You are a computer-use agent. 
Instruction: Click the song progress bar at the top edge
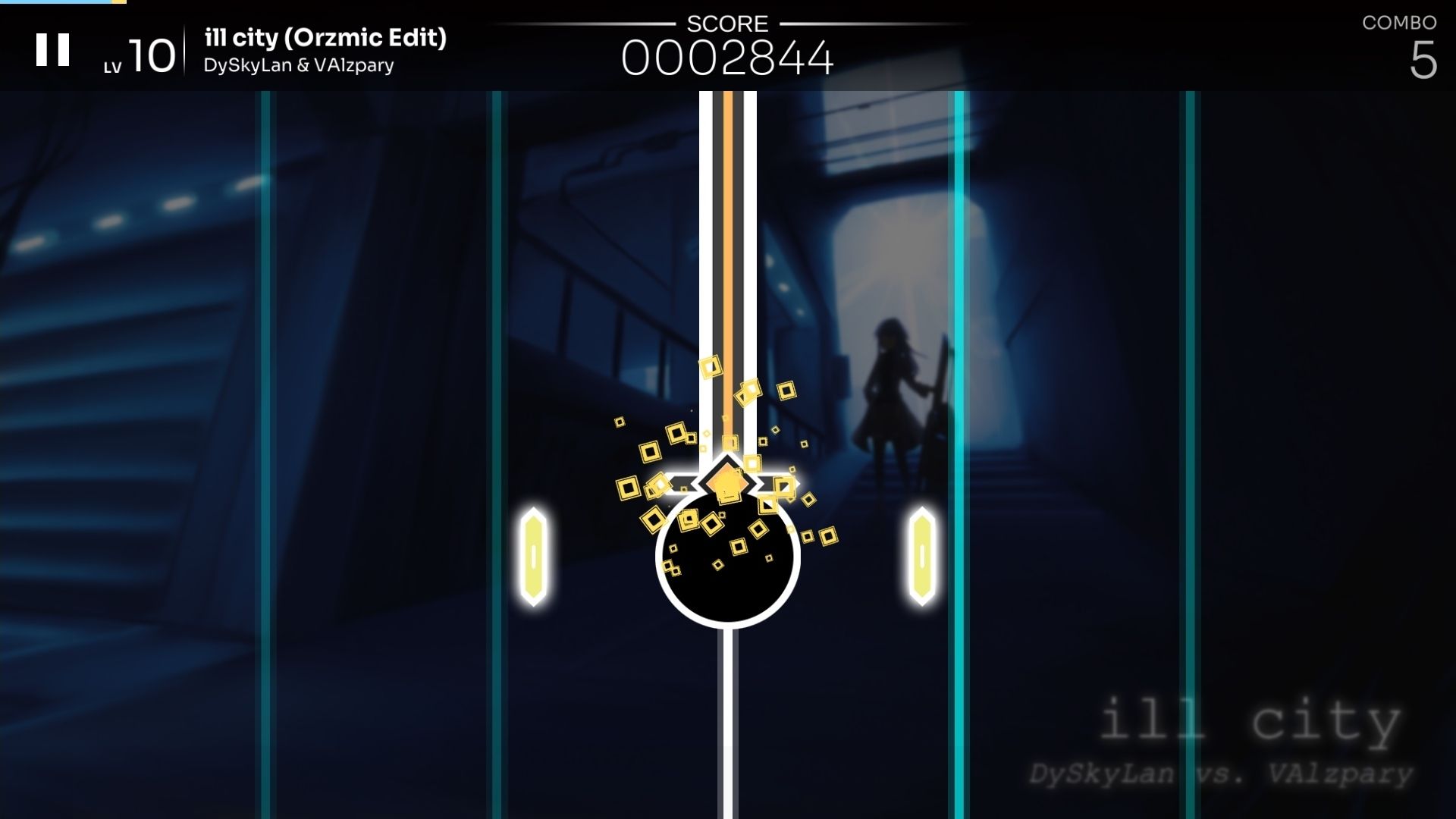point(61,2)
